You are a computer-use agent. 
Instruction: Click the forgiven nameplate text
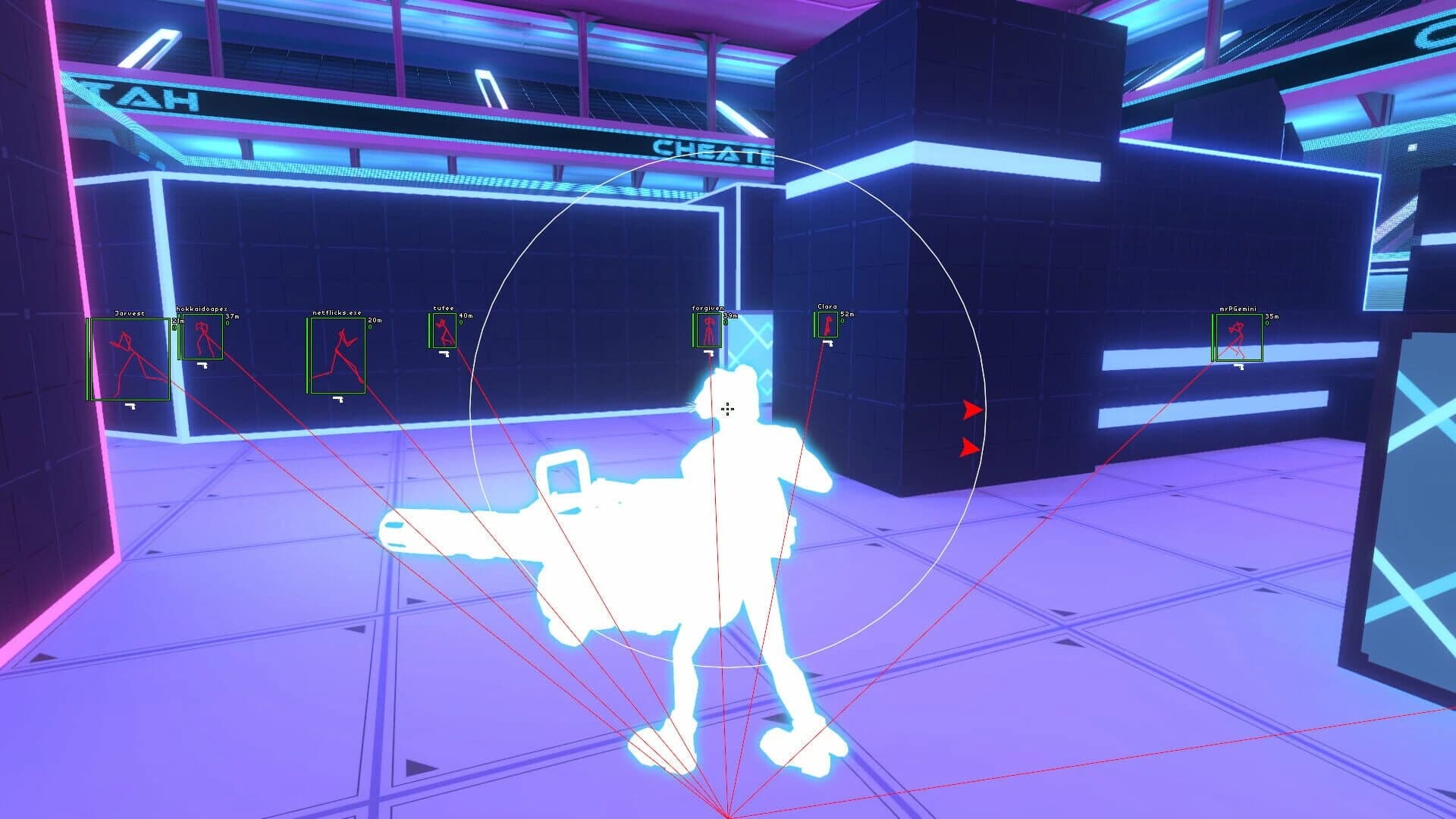708,306
